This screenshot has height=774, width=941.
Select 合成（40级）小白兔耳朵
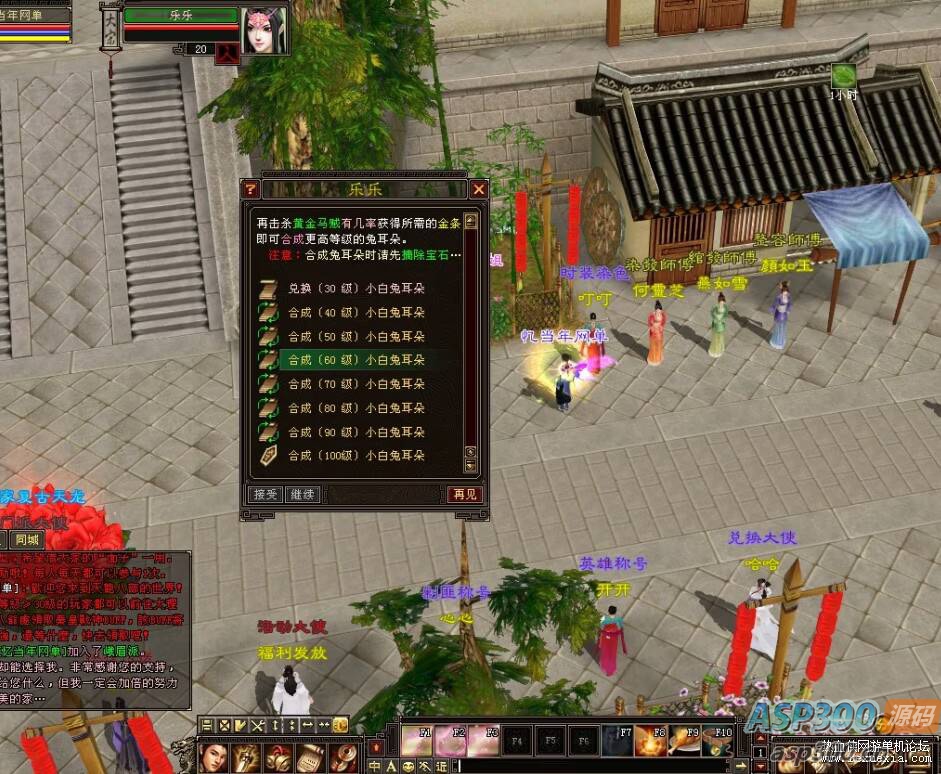(355, 312)
